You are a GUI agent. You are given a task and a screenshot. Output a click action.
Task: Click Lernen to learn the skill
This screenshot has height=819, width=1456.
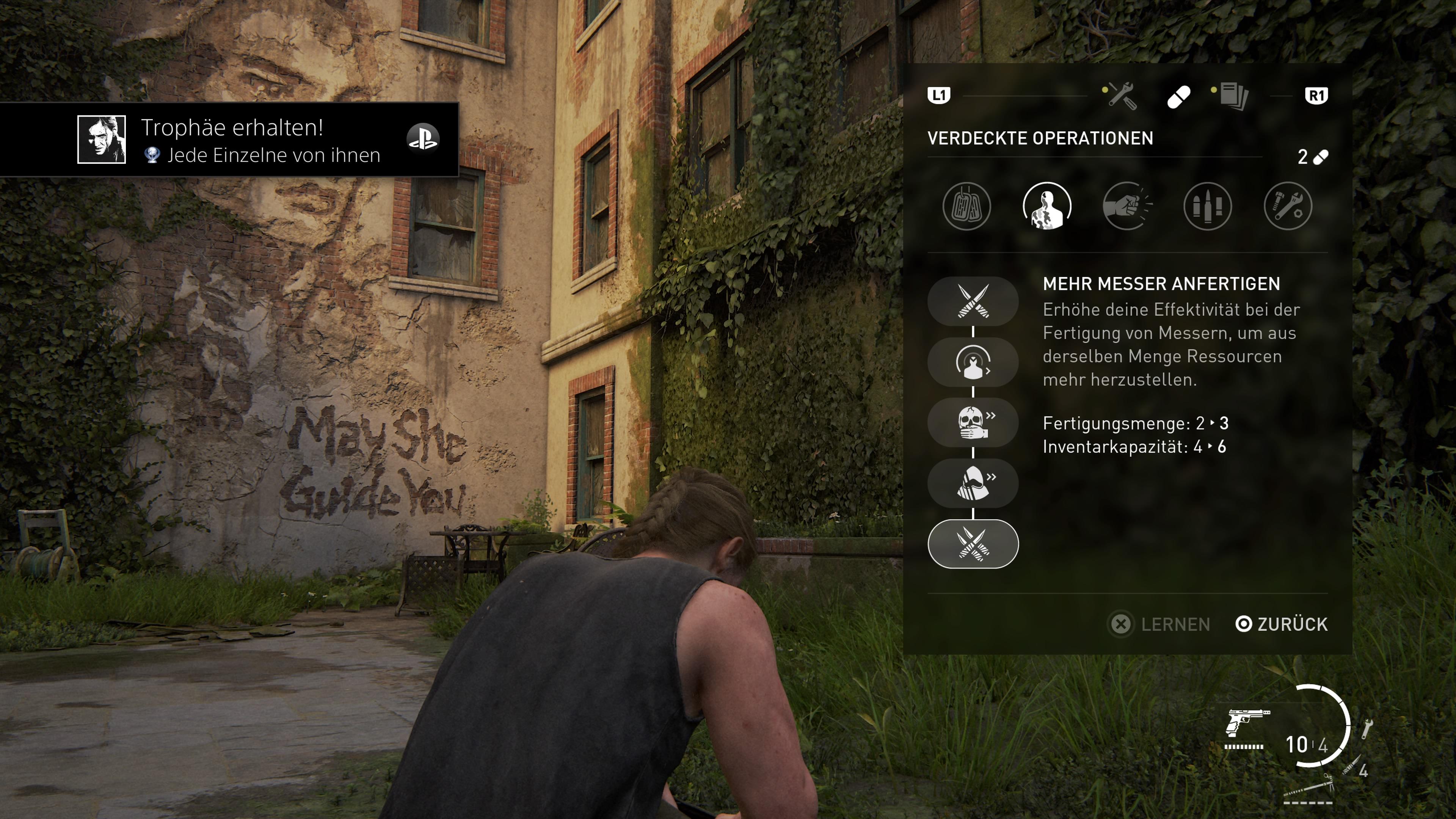pos(1161,624)
